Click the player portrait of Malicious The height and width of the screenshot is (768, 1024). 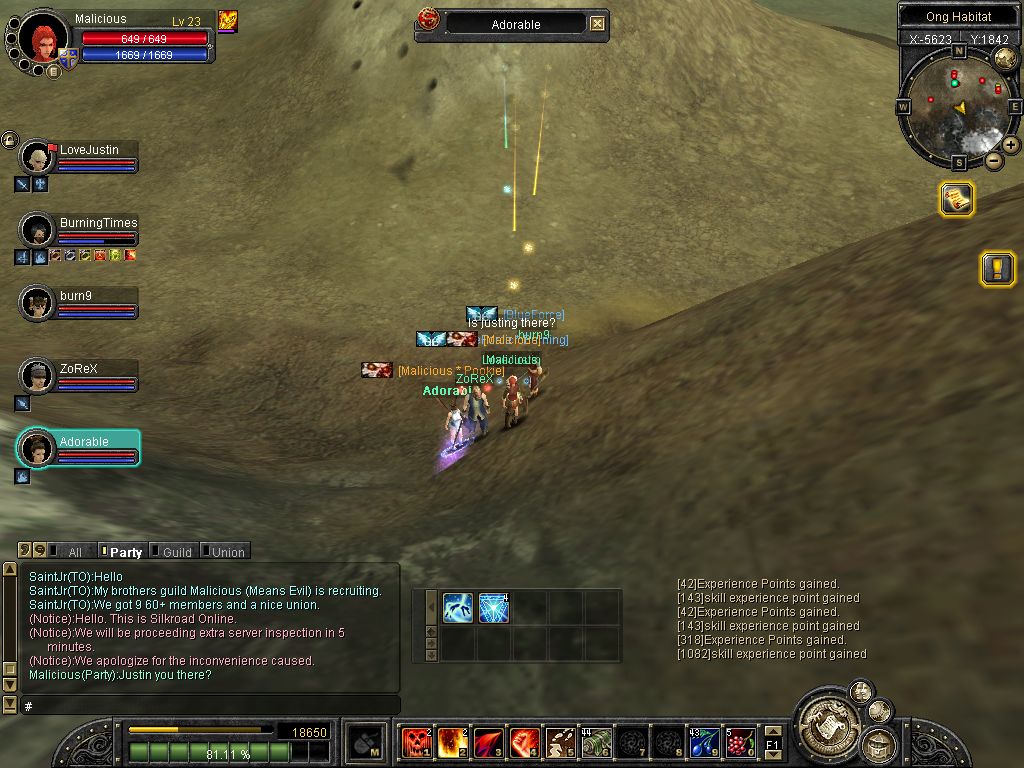coord(42,40)
